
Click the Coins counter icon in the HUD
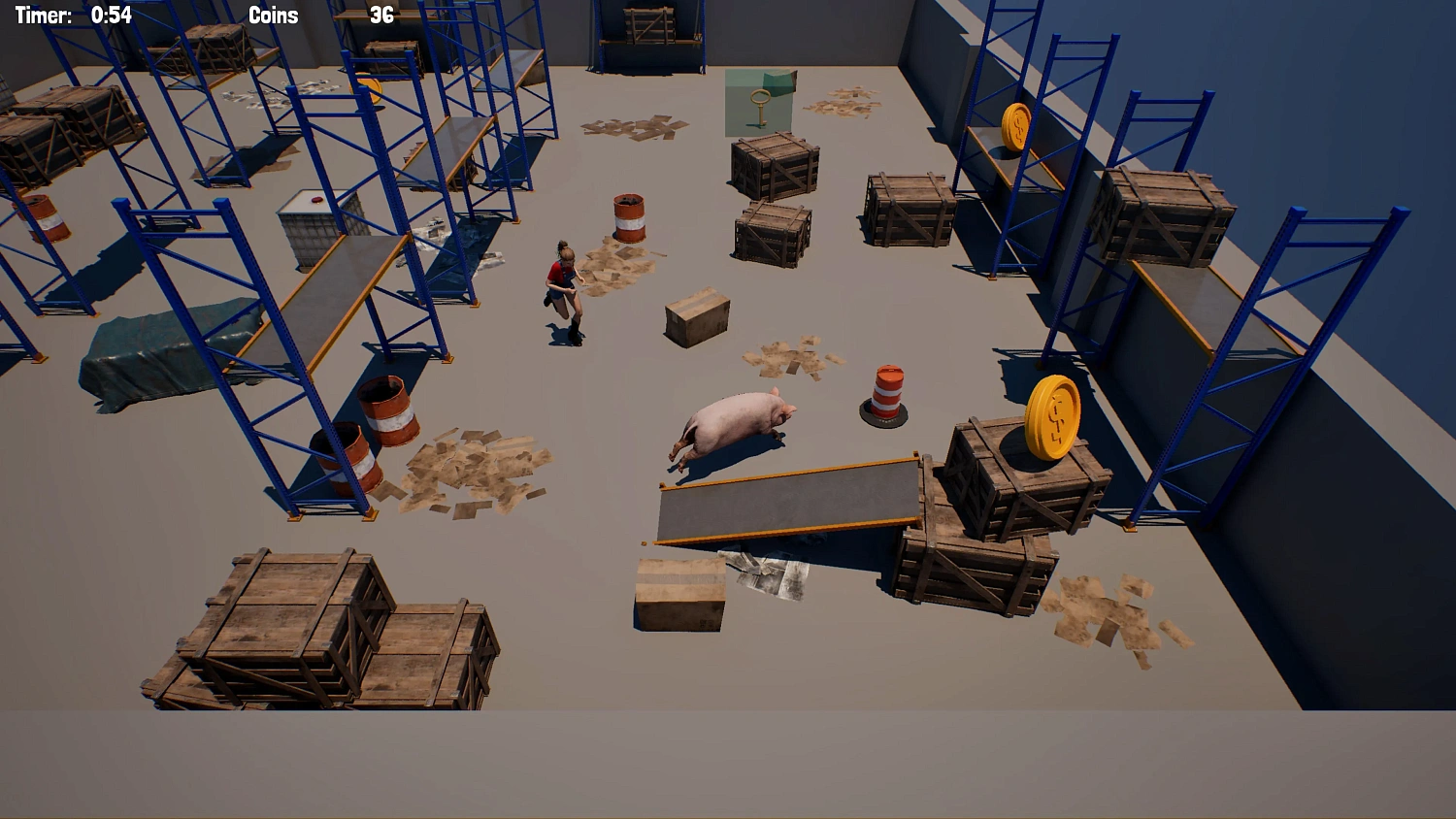(271, 16)
